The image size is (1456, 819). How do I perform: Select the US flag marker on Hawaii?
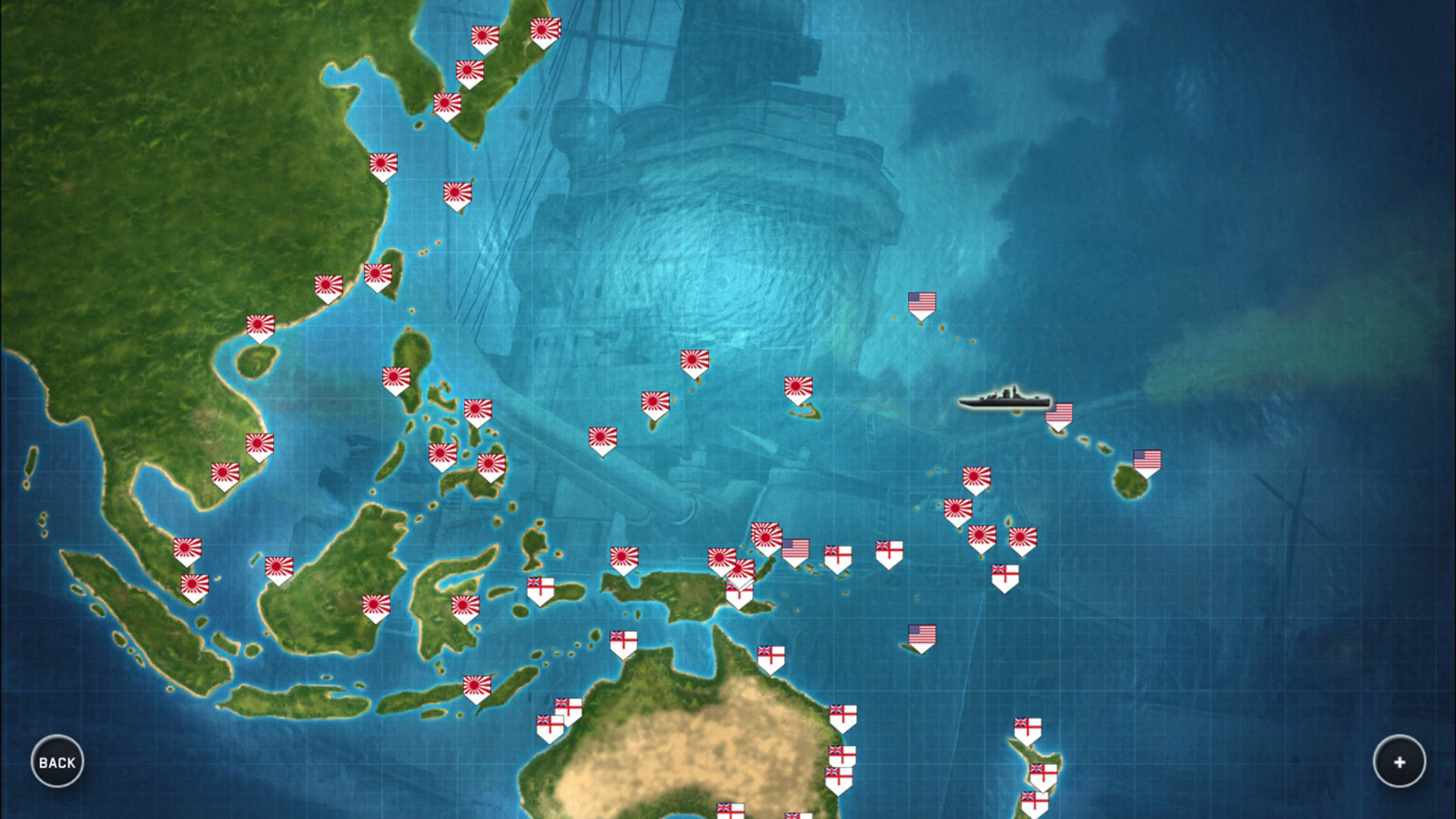pyautogui.click(x=1146, y=458)
